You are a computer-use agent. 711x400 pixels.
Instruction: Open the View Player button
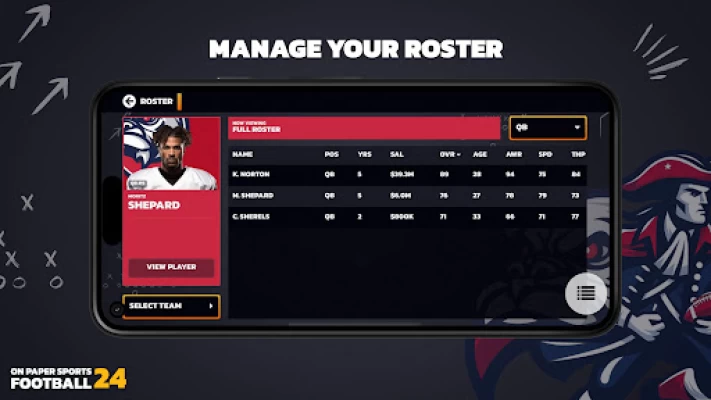point(171,268)
